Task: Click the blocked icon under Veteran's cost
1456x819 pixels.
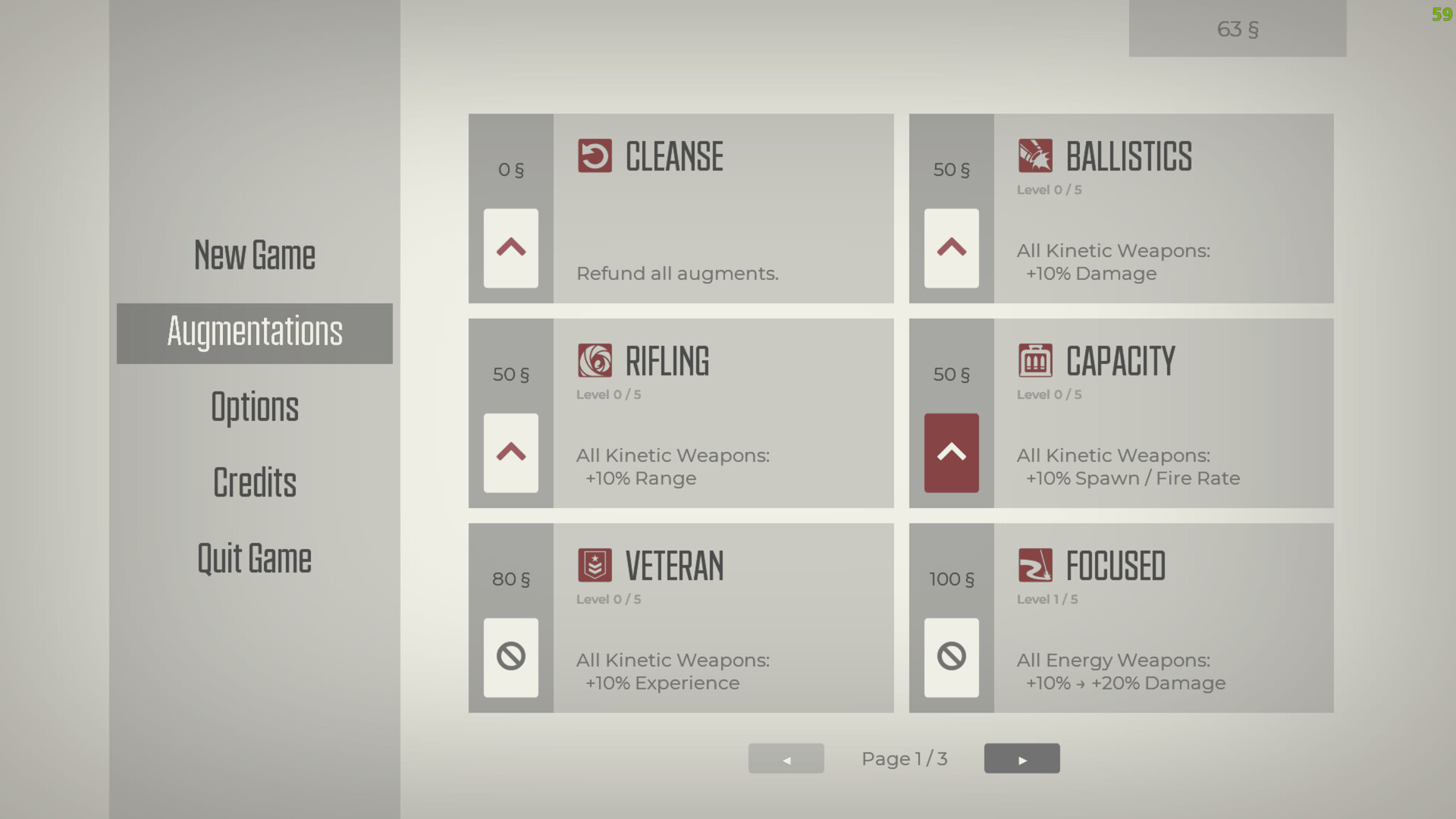Action: pyautogui.click(x=510, y=657)
